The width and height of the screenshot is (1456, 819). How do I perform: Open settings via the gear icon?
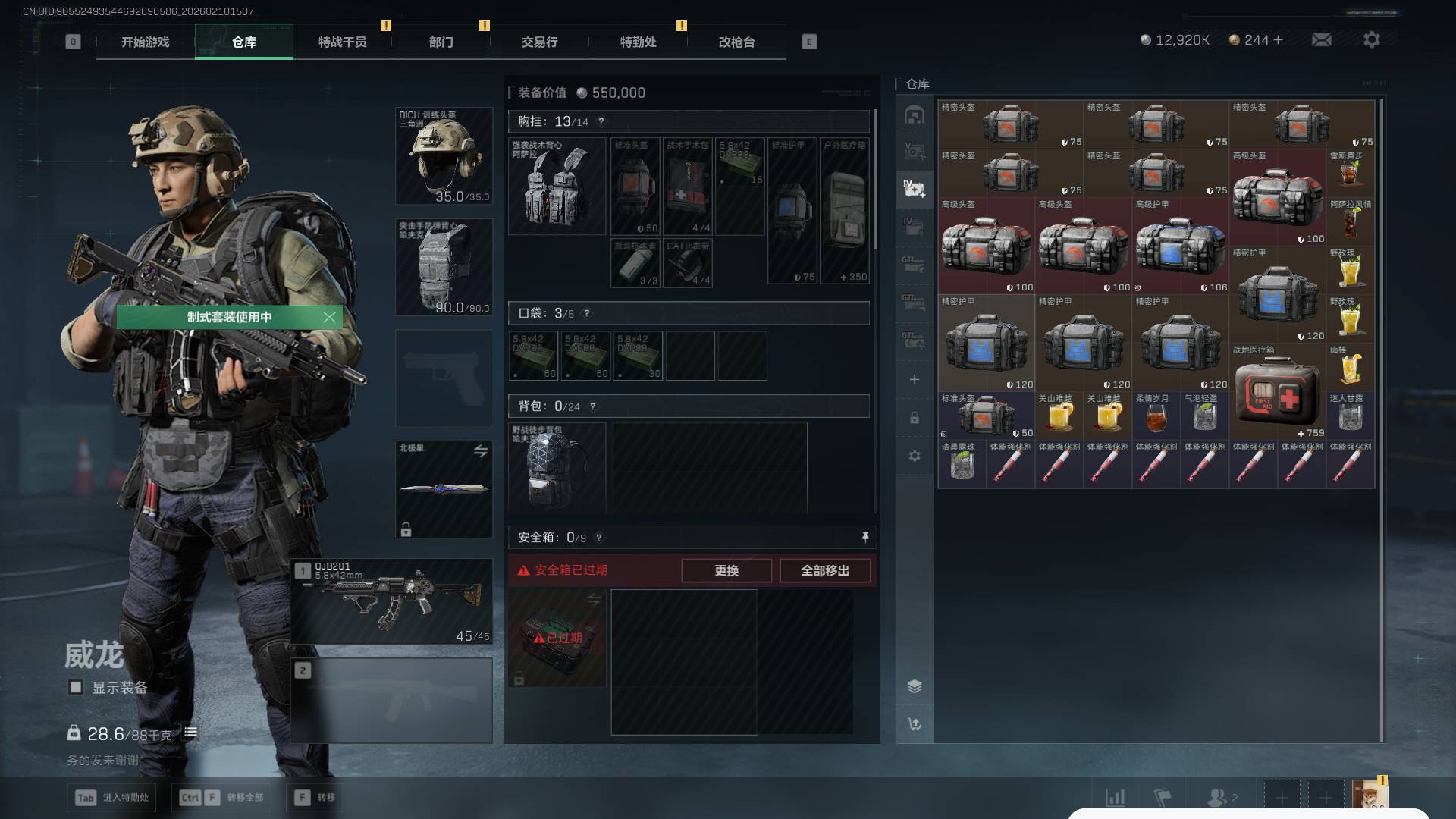pyautogui.click(x=1371, y=39)
